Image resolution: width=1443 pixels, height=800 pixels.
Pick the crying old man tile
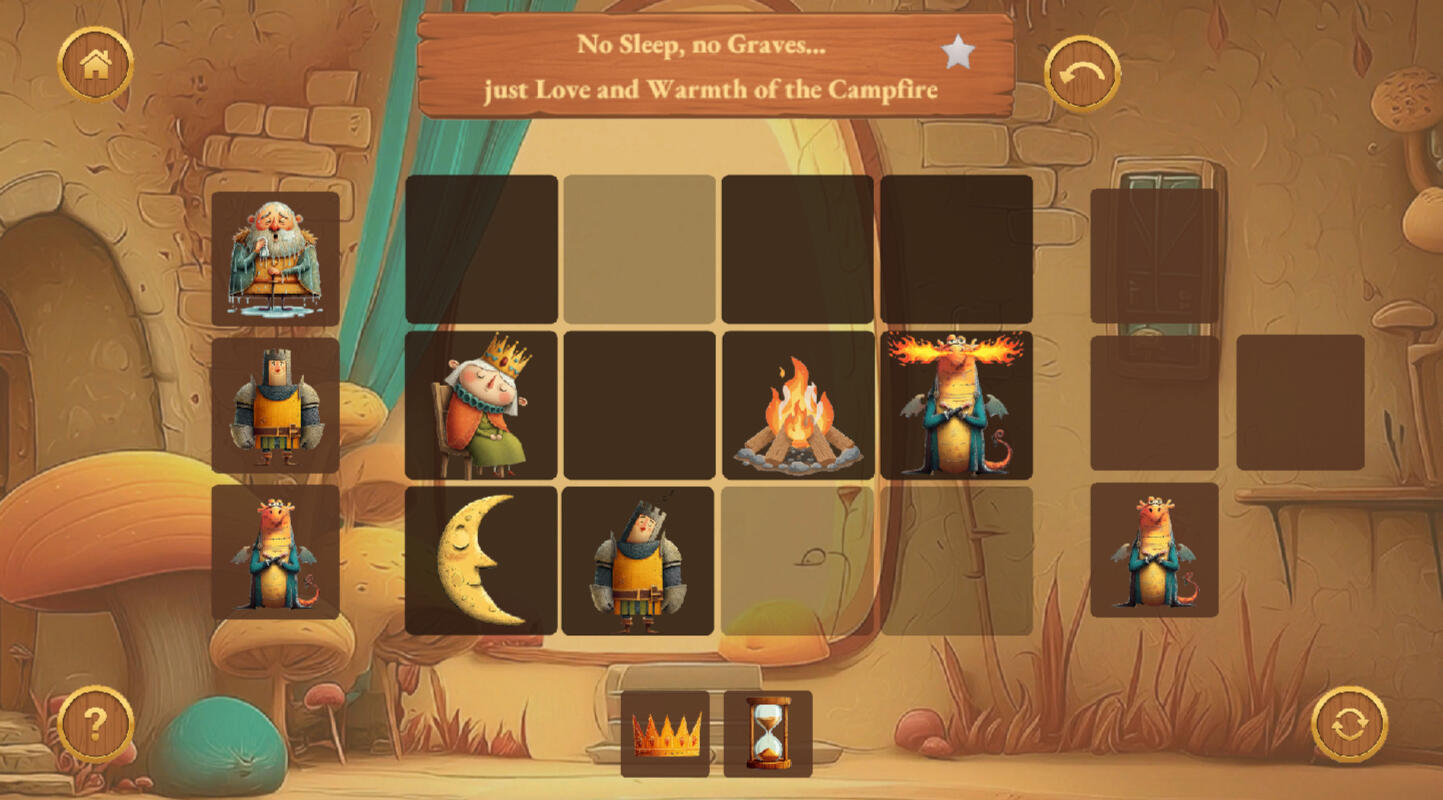[x=275, y=259]
